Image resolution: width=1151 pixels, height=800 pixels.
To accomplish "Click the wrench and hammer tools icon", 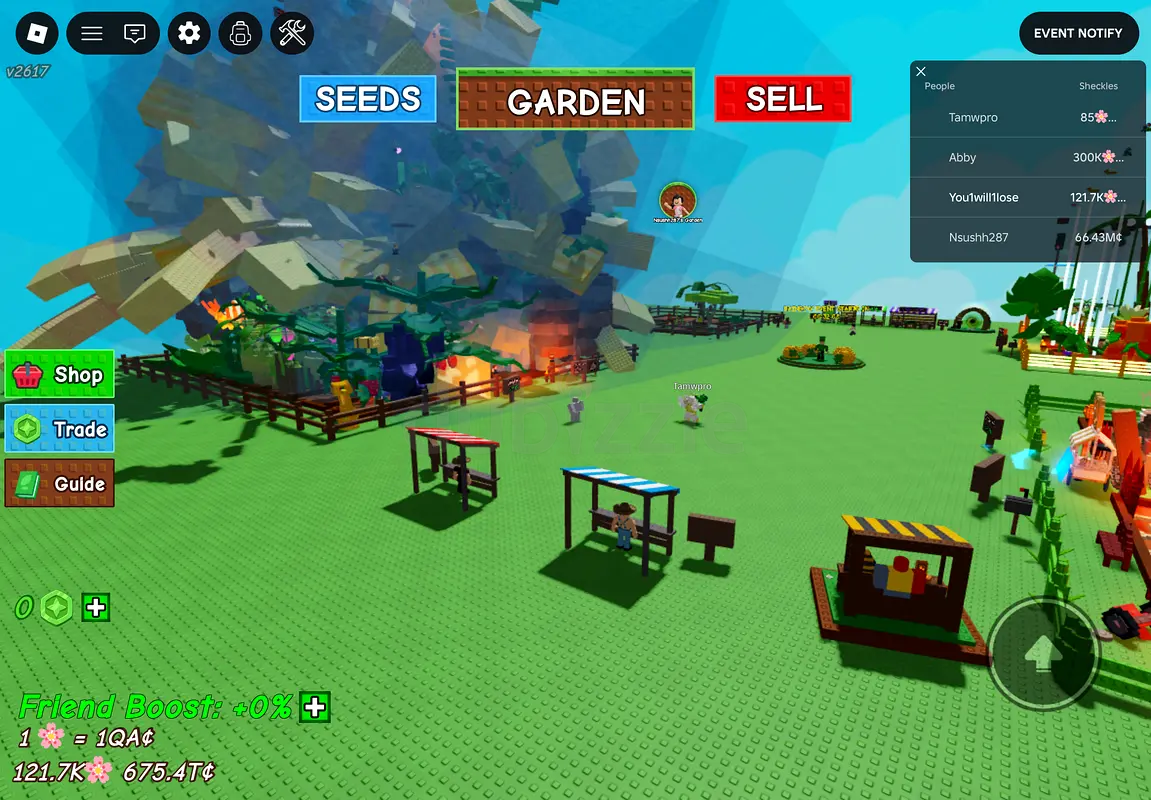I will 292,34.
